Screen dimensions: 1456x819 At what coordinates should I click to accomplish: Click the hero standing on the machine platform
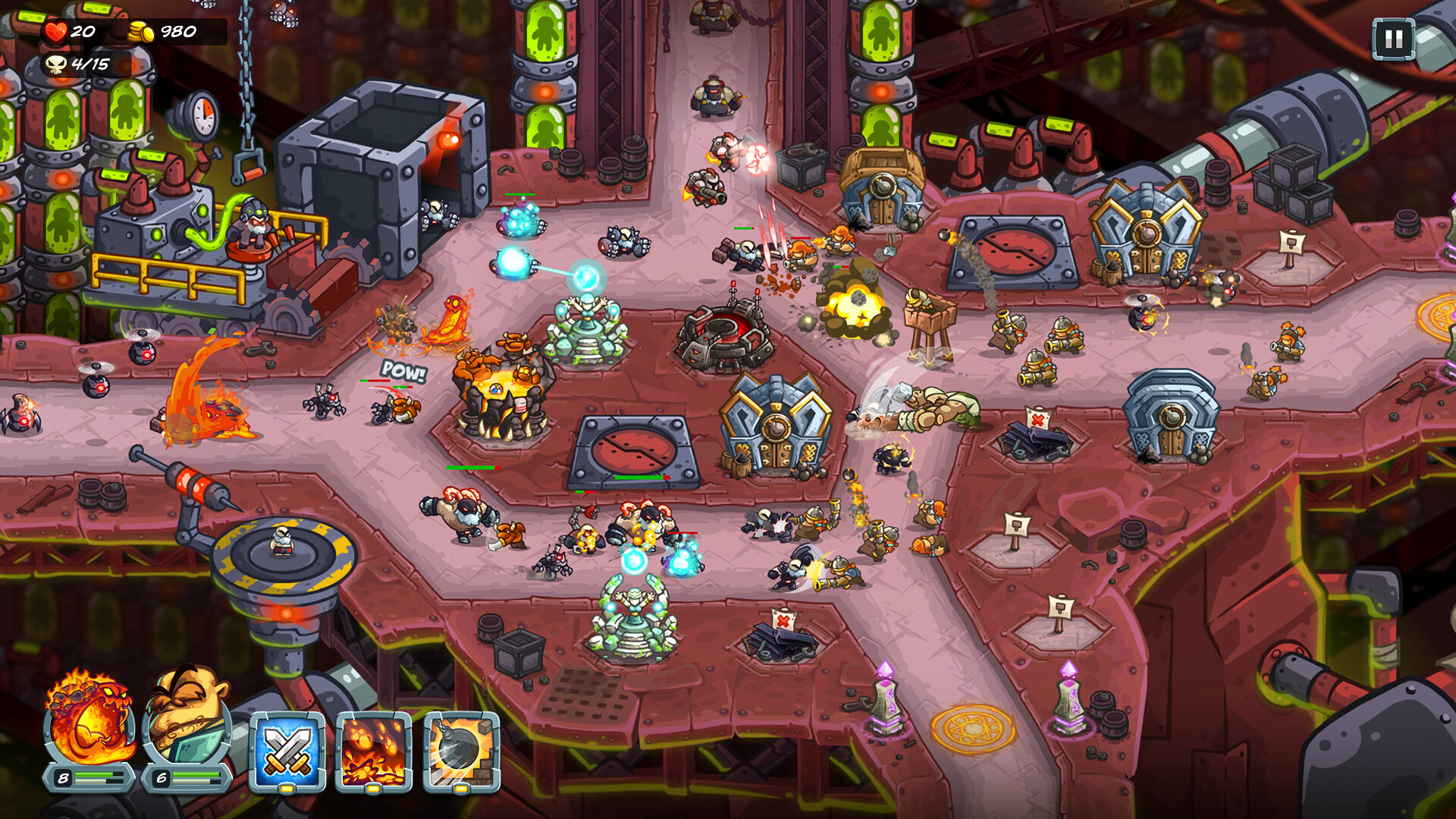[256, 227]
